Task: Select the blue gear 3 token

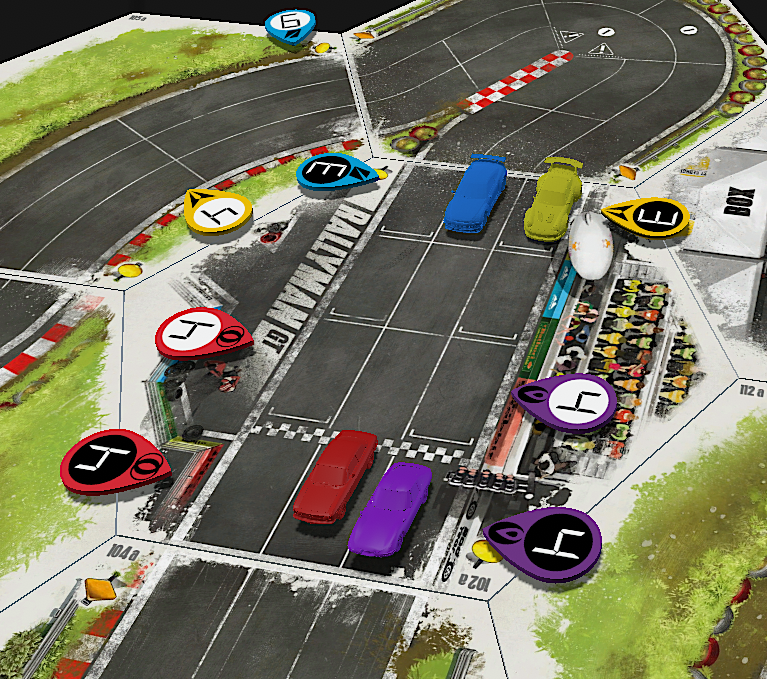Action: (x=334, y=172)
